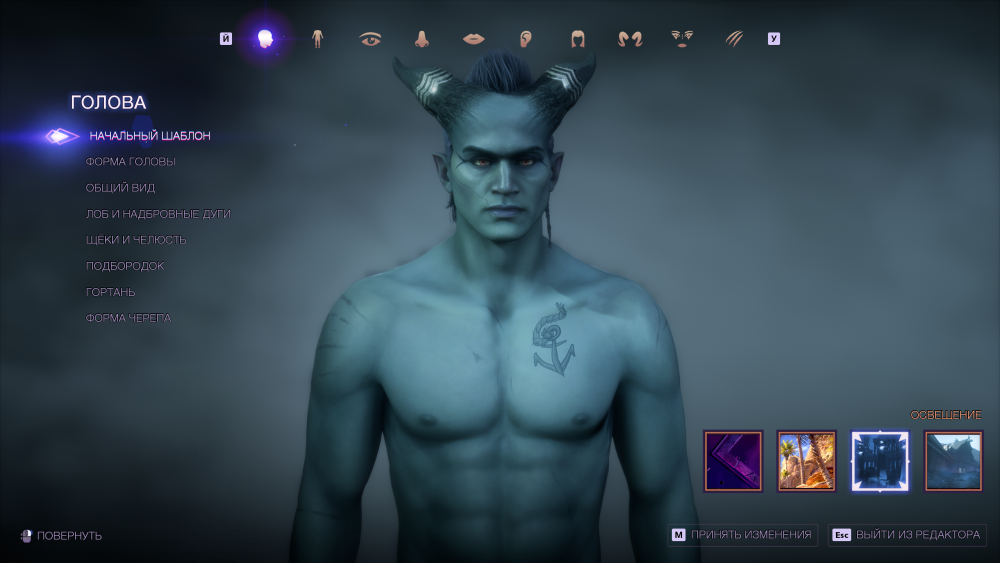Select the Щёки и челюсть entry
The image size is (1000, 563).
point(136,240)
